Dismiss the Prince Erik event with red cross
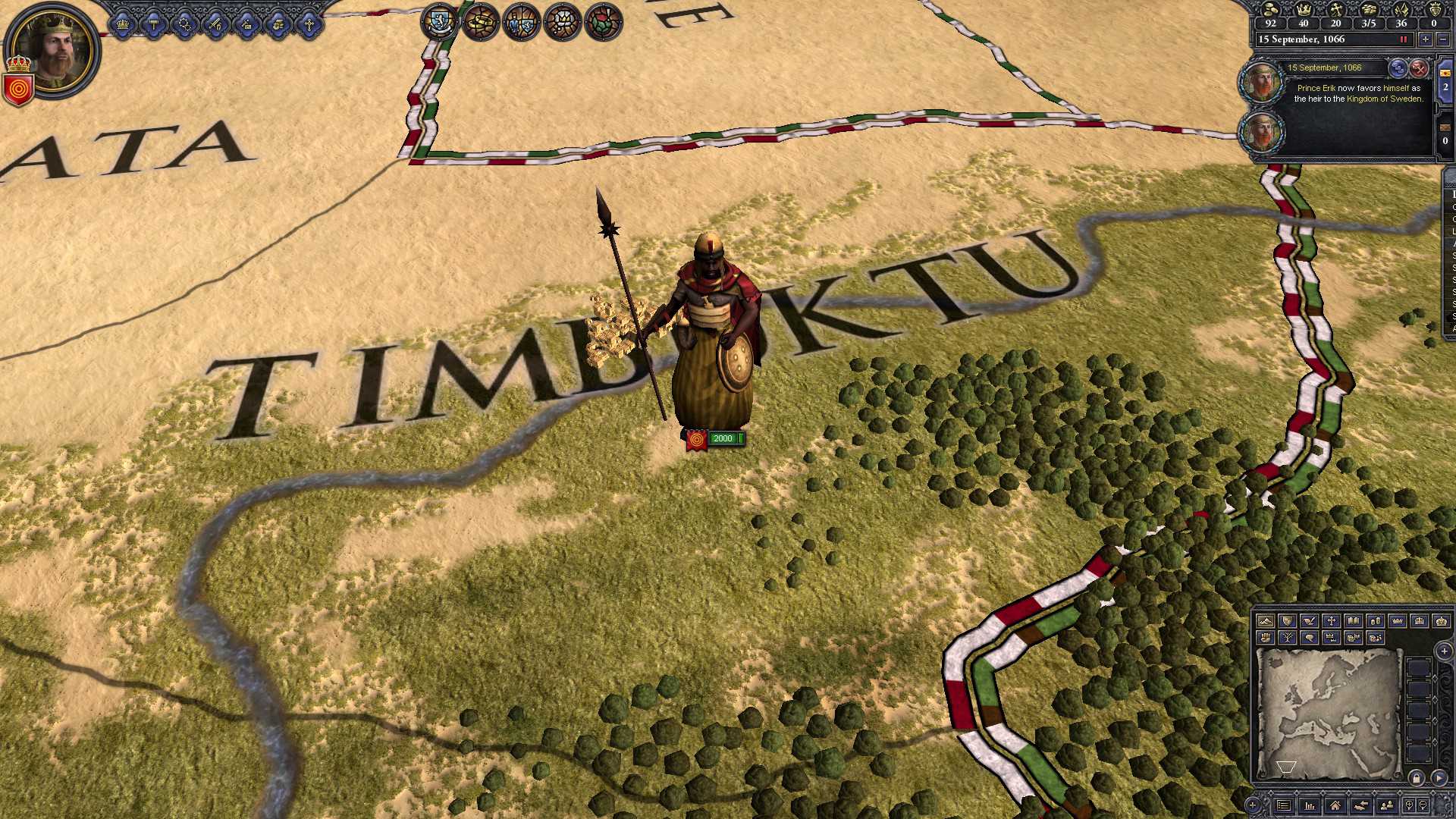The image size is (1456, 819). pyautogui.click(x=1418, y=69)
